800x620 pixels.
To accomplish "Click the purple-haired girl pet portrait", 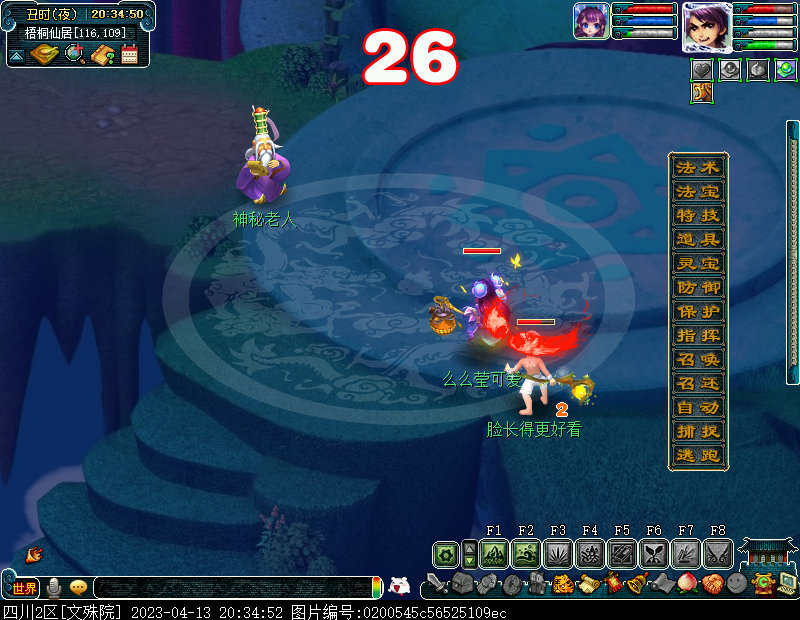I will click(x=591, y=20).
